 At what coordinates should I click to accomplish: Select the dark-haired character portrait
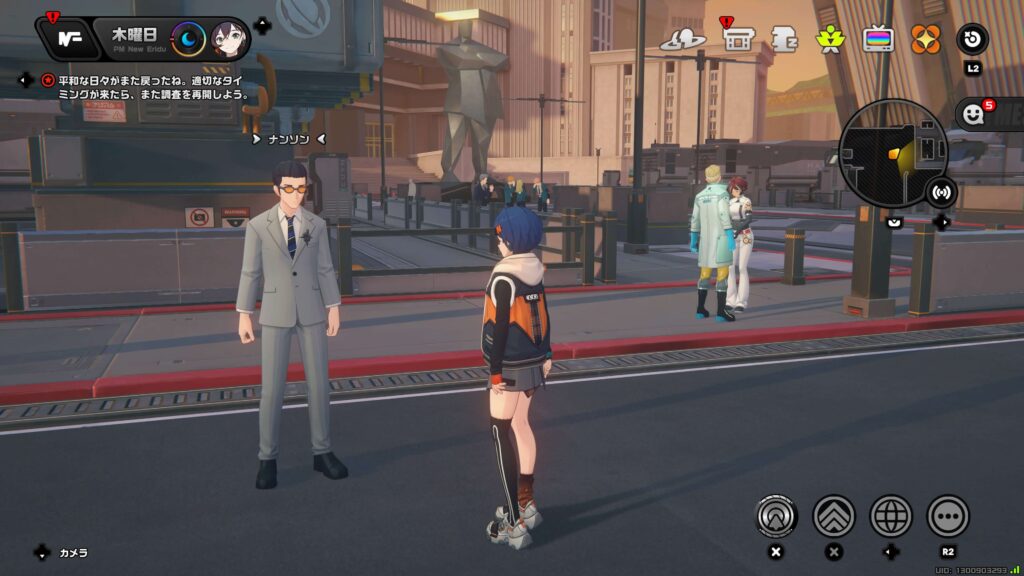coord(229,40)
